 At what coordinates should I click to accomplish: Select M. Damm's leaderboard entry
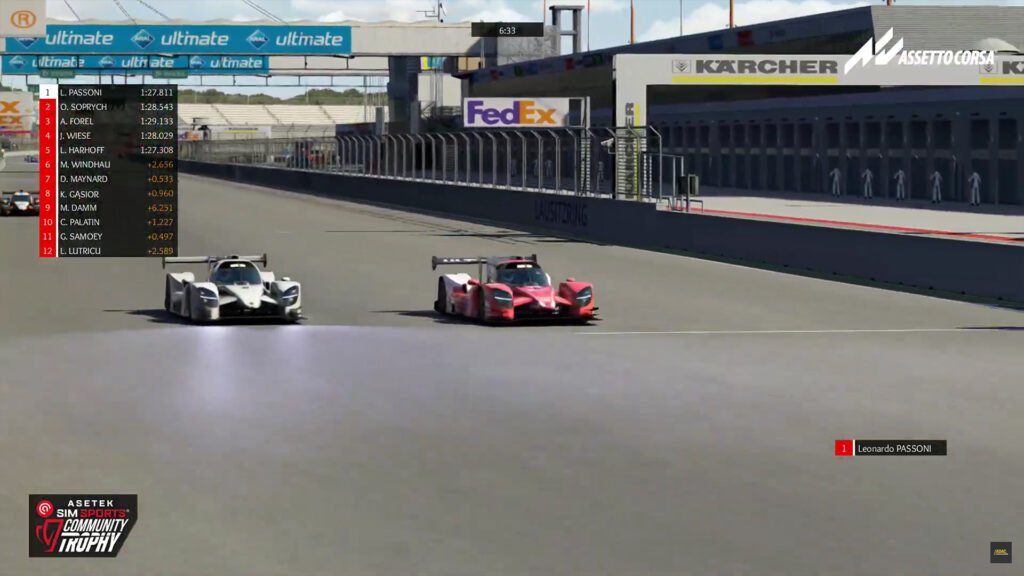[x=108, y=208]
